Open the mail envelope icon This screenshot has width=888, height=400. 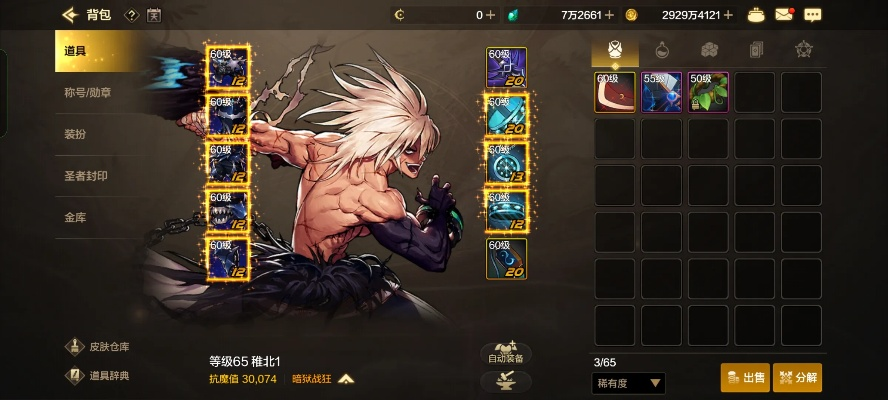[785, 15]
